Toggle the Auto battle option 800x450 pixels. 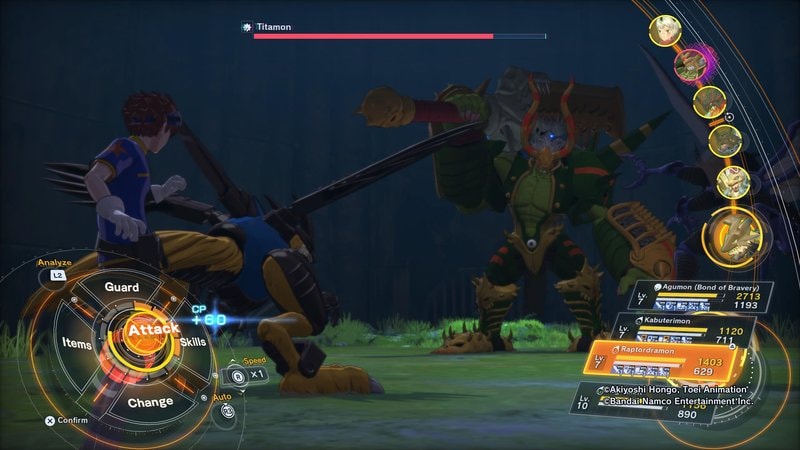(227, 410)
